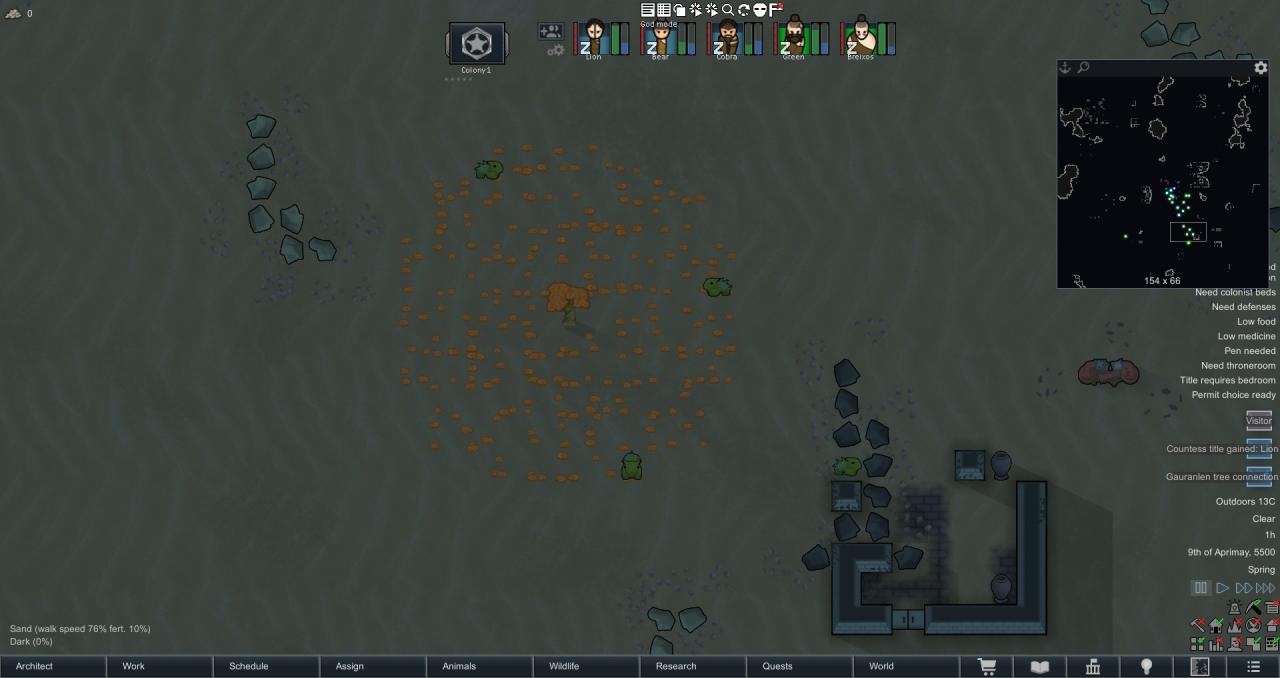Viewport: 1280px width, 678px height.
Task: Open the main menu list icon
Action: (1253, 667)
